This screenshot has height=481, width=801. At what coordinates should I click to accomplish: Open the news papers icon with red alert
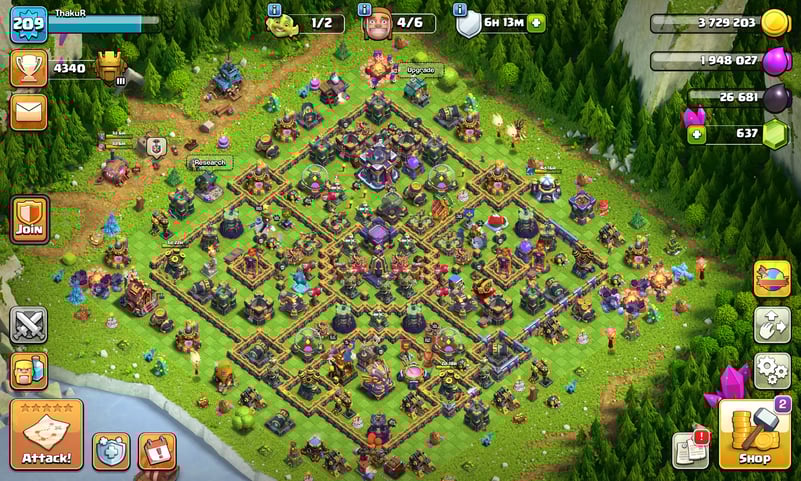click(691, 450)
